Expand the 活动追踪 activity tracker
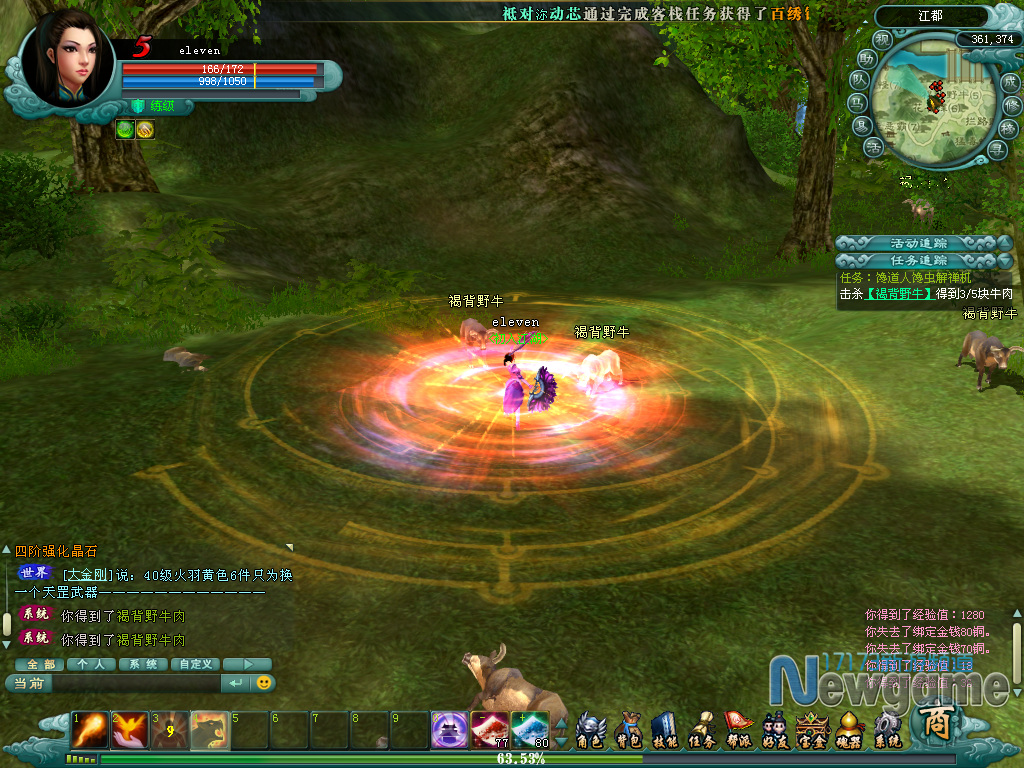This screenshot has height=768, width=1024. tap(920, 243)
